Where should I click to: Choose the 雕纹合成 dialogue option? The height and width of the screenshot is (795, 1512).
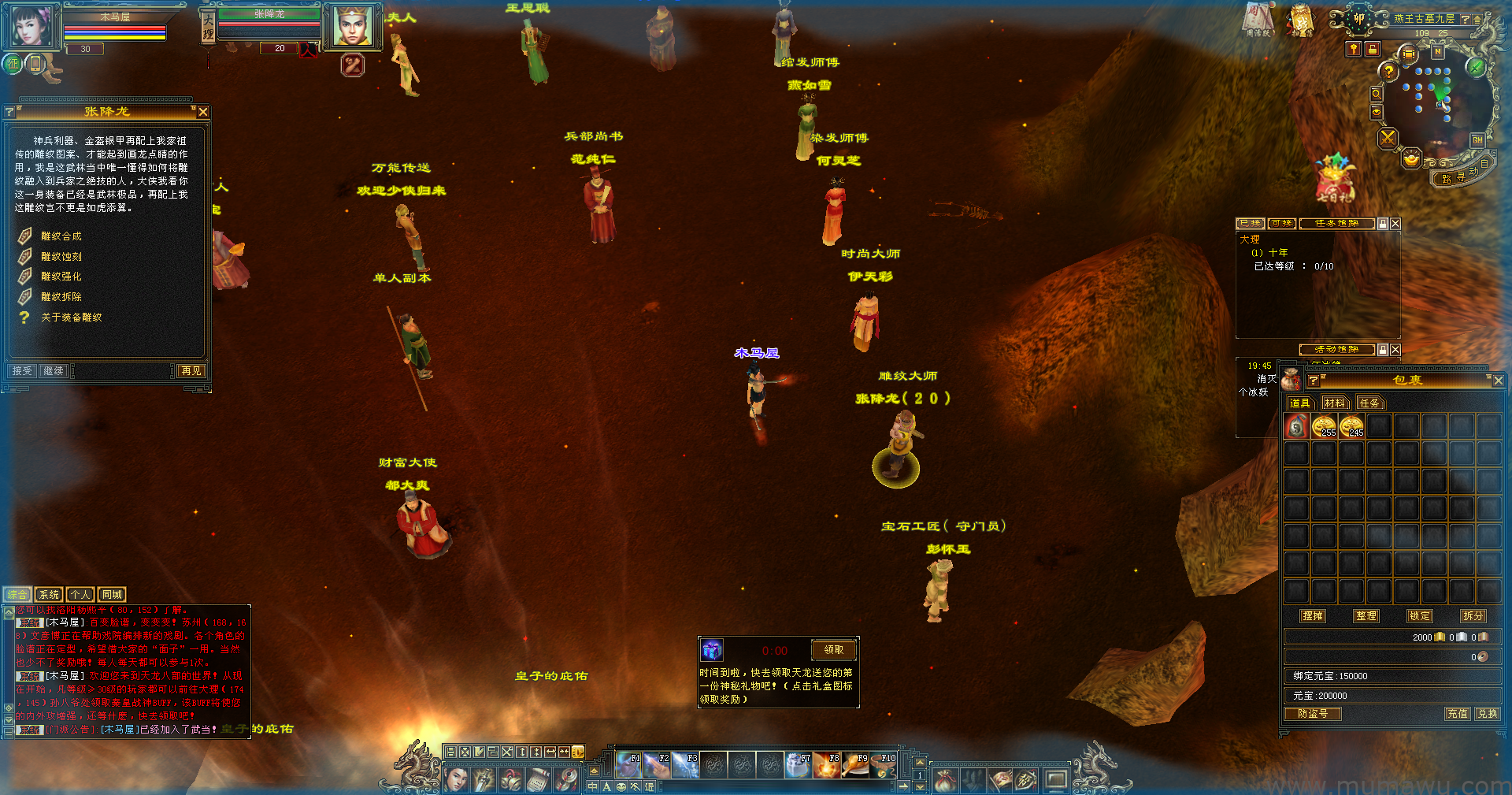(61, 236)
